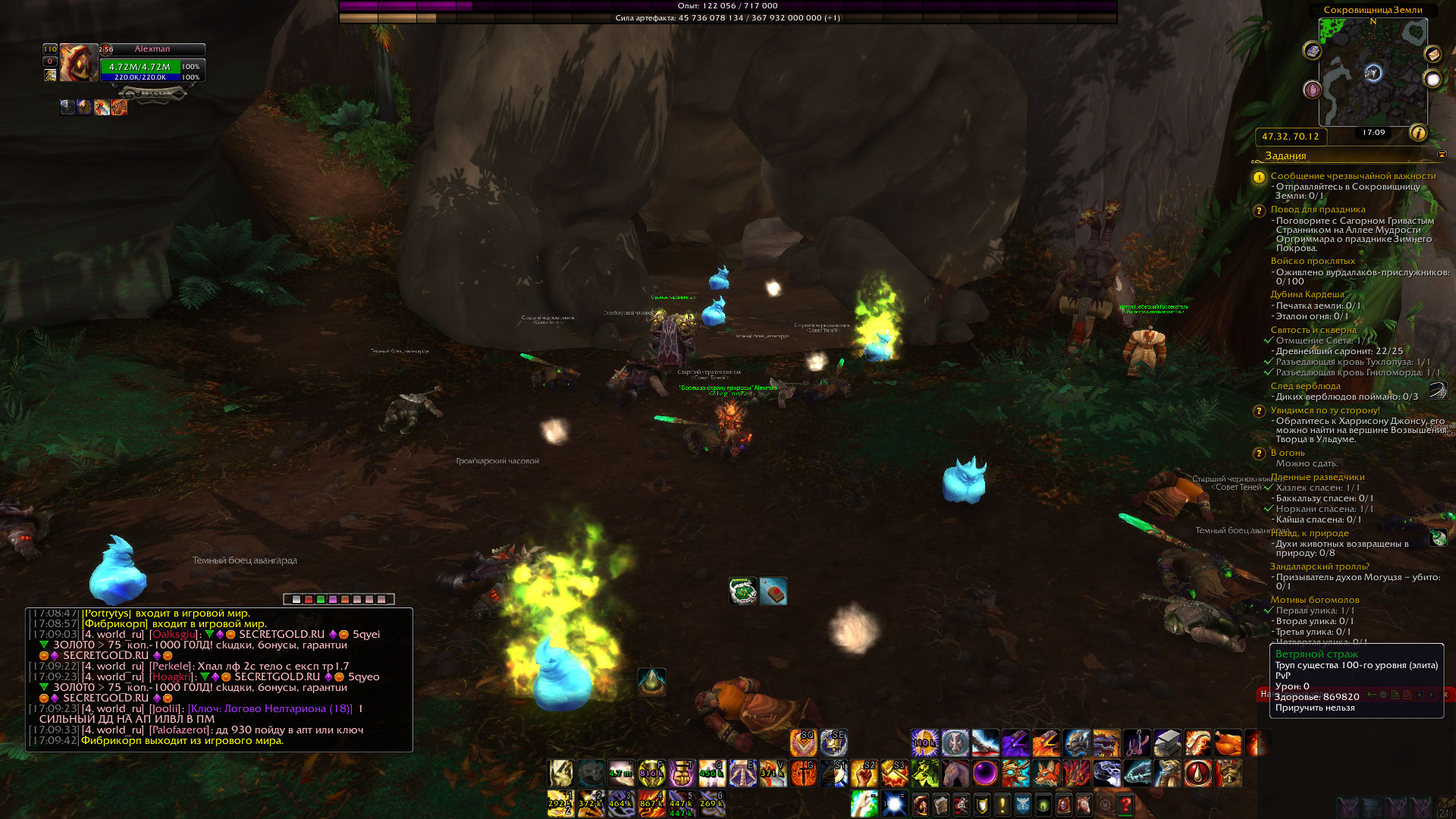This screenshot has width=1456, height=819.
Task: Cast the golden fist ability on T
Action: [x=682, y=773]
